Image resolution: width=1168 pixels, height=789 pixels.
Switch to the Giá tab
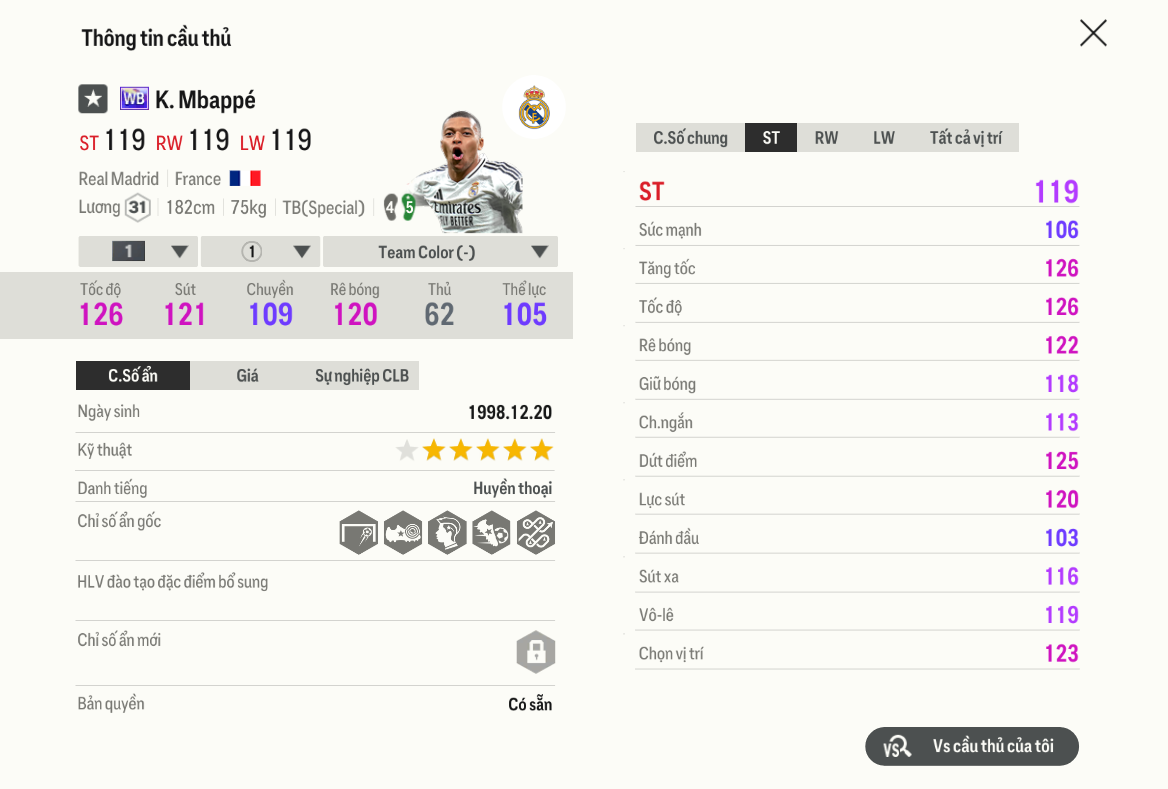click(247, 376)
